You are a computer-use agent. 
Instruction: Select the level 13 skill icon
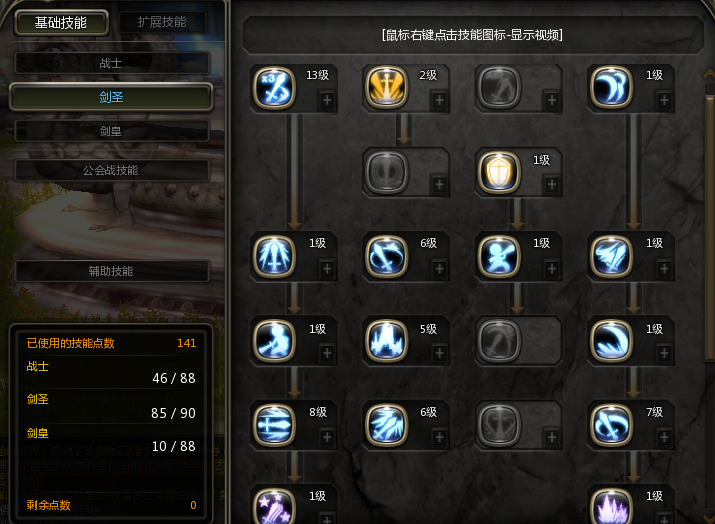click(273, 88)
